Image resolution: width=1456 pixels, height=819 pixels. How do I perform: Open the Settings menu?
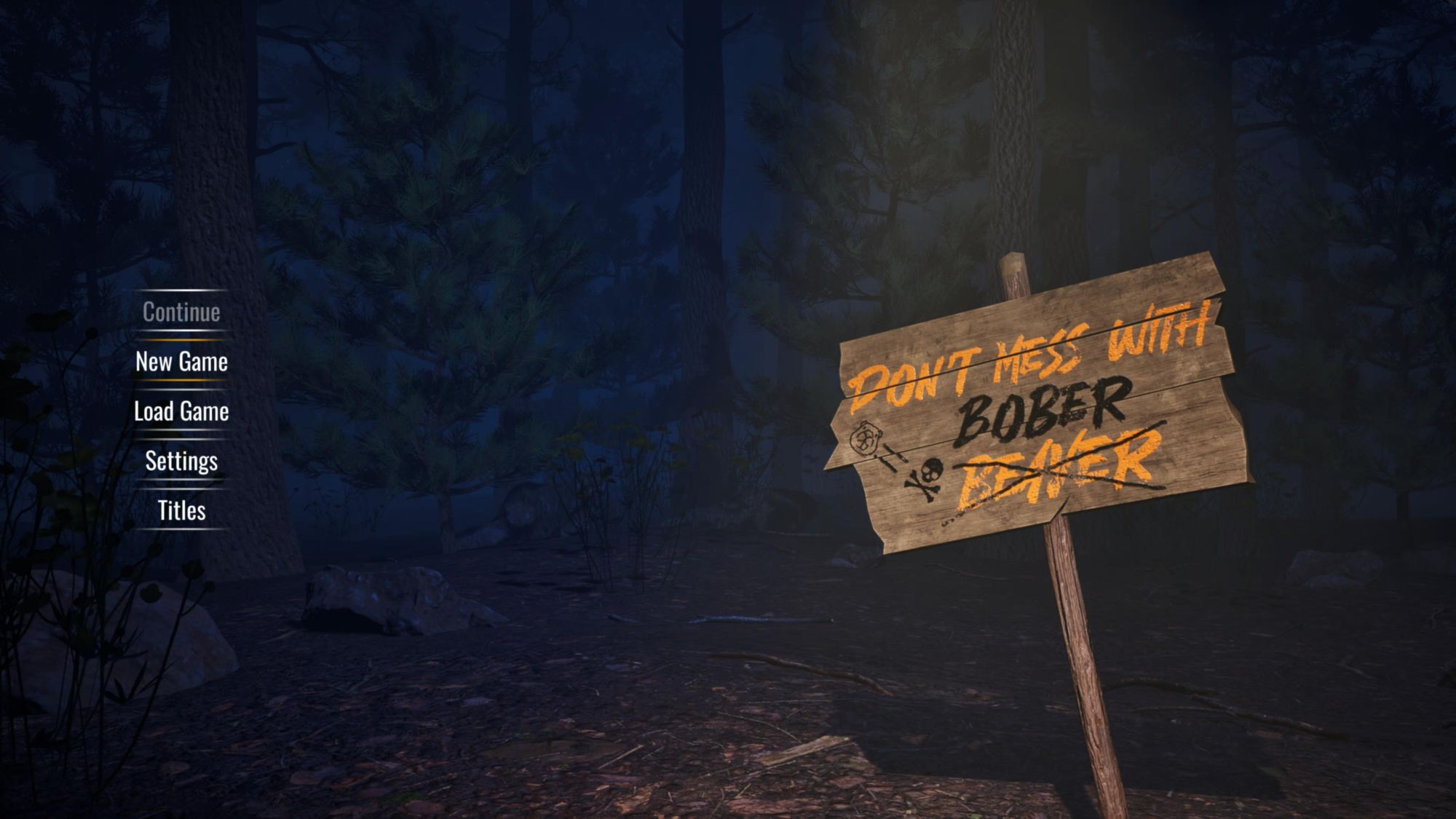click(181, 461)
